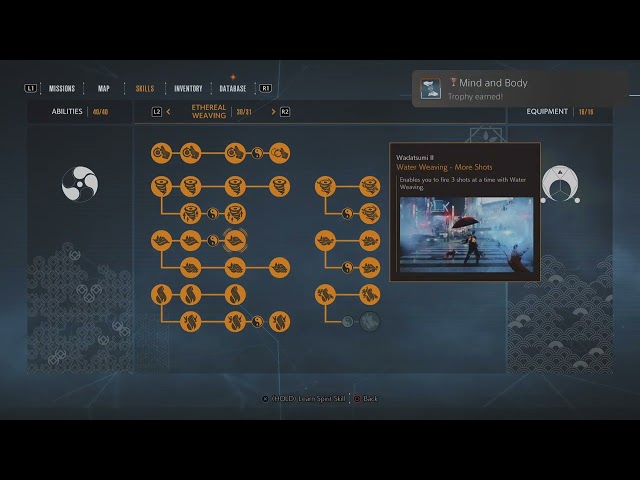Click the Back option at the bottom
640x480 pixels.
(369, 399)
